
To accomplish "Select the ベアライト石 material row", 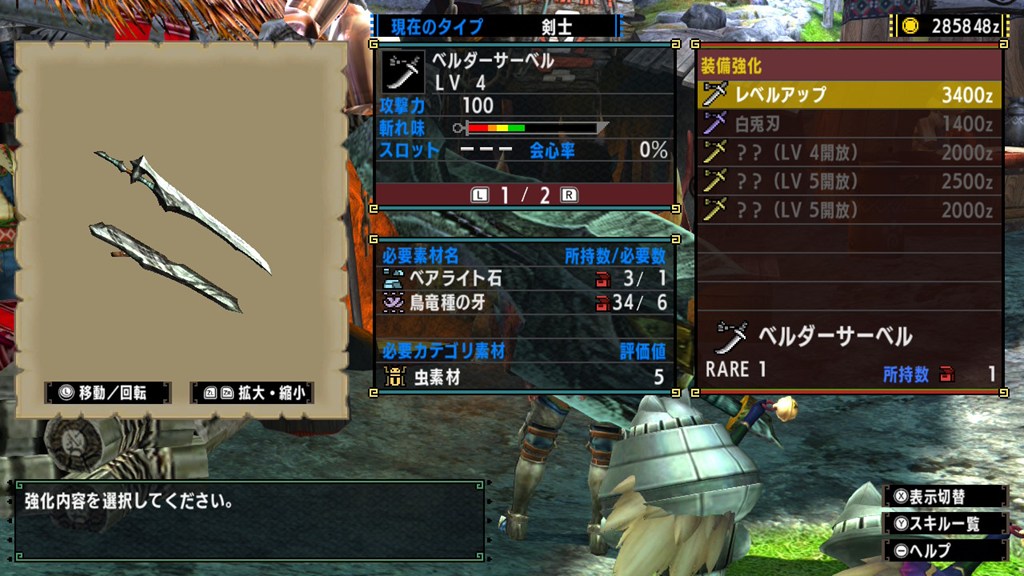I will pyautogui.click(x=524, y=278).
